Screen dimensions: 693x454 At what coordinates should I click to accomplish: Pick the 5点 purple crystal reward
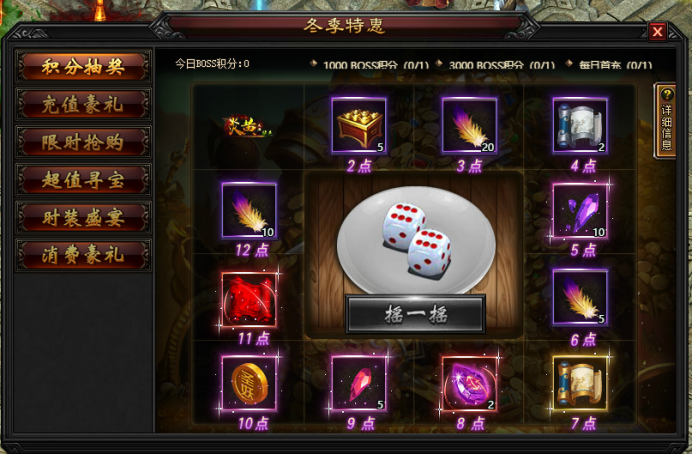click(x=580, y=210)
